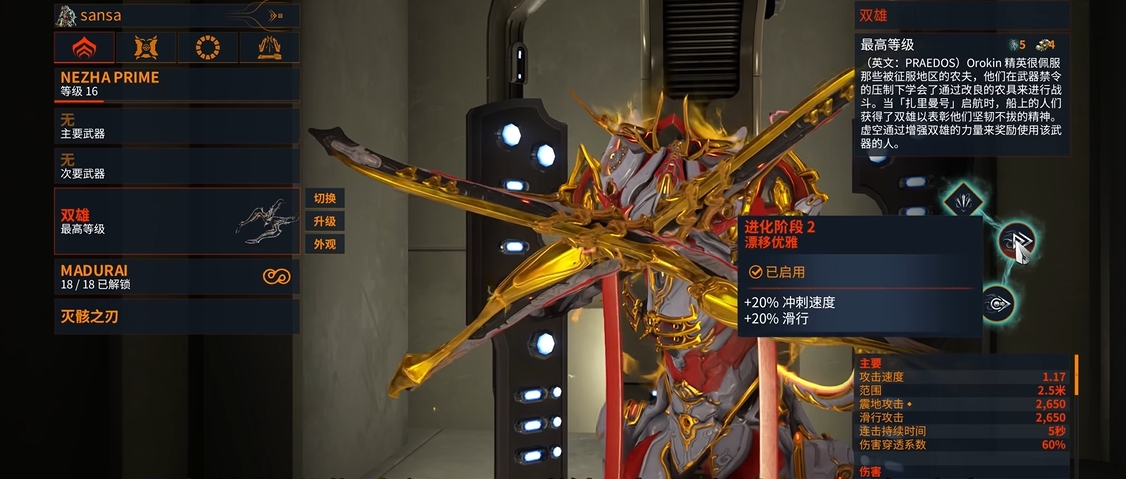
Task: Open the 外观 appearance options
Action: [324, 244]
